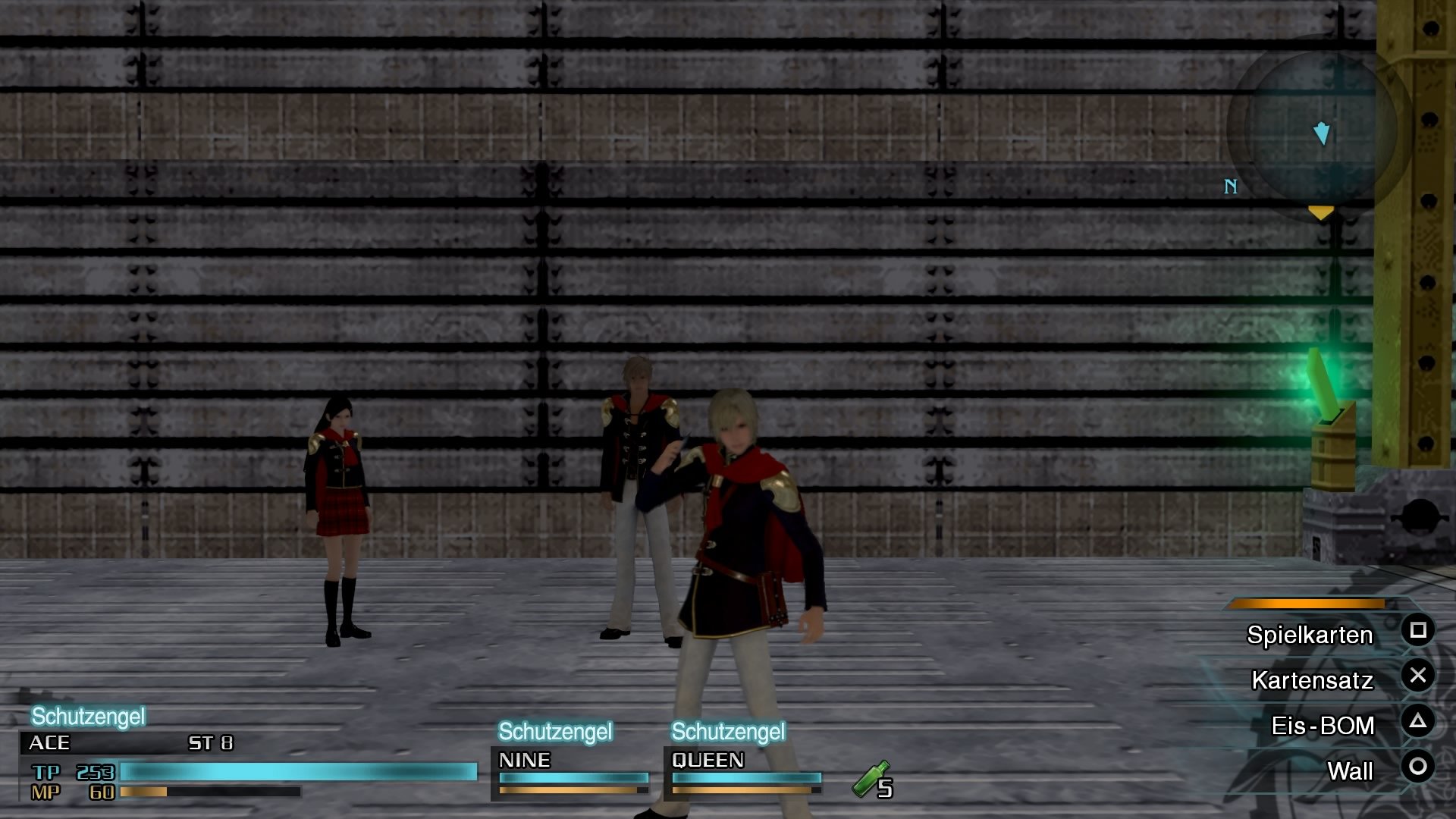
Task: Select the QUEEN name label
Action: pos(707,761)
